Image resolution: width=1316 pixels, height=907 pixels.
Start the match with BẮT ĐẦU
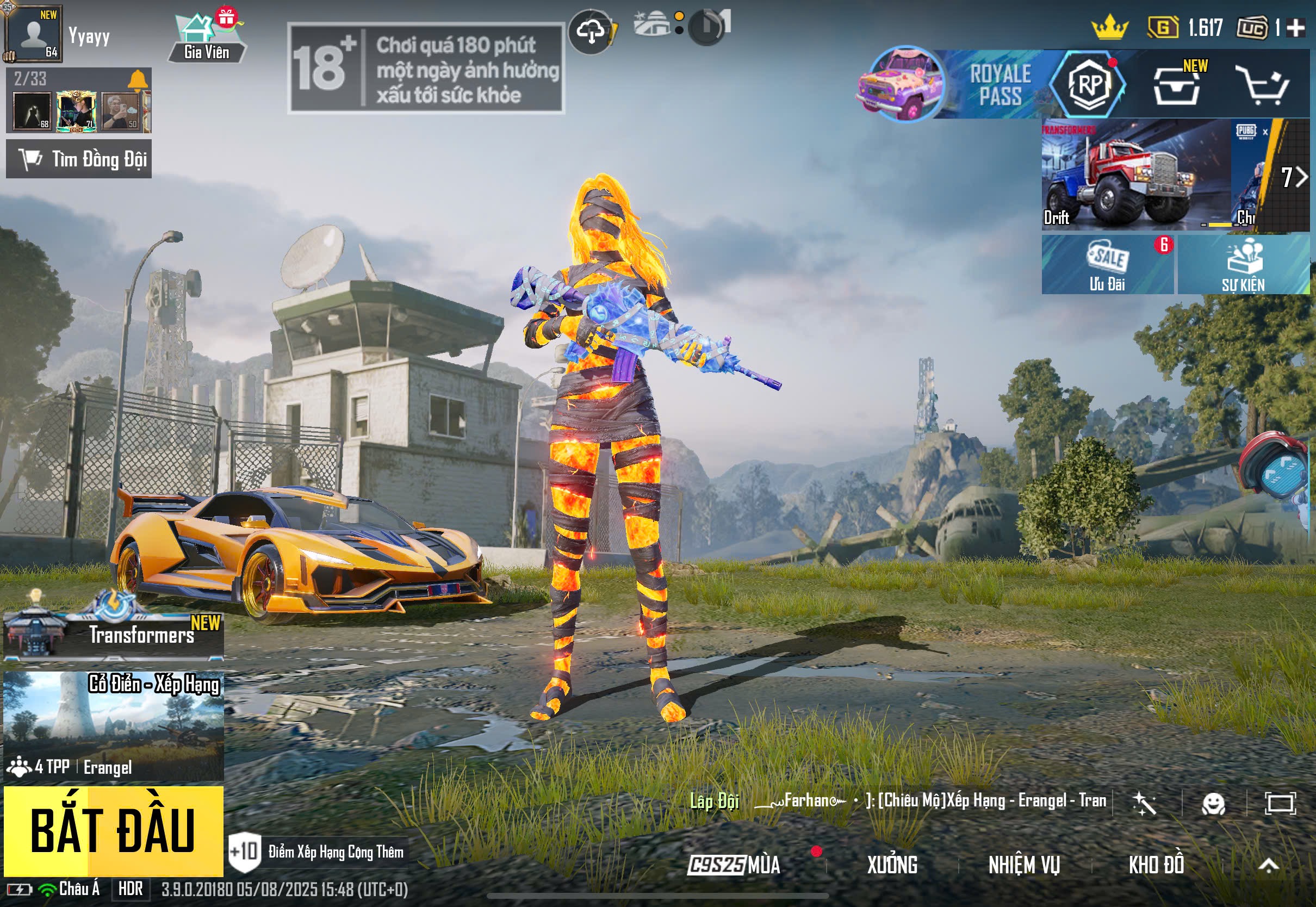tap(113, 830)
